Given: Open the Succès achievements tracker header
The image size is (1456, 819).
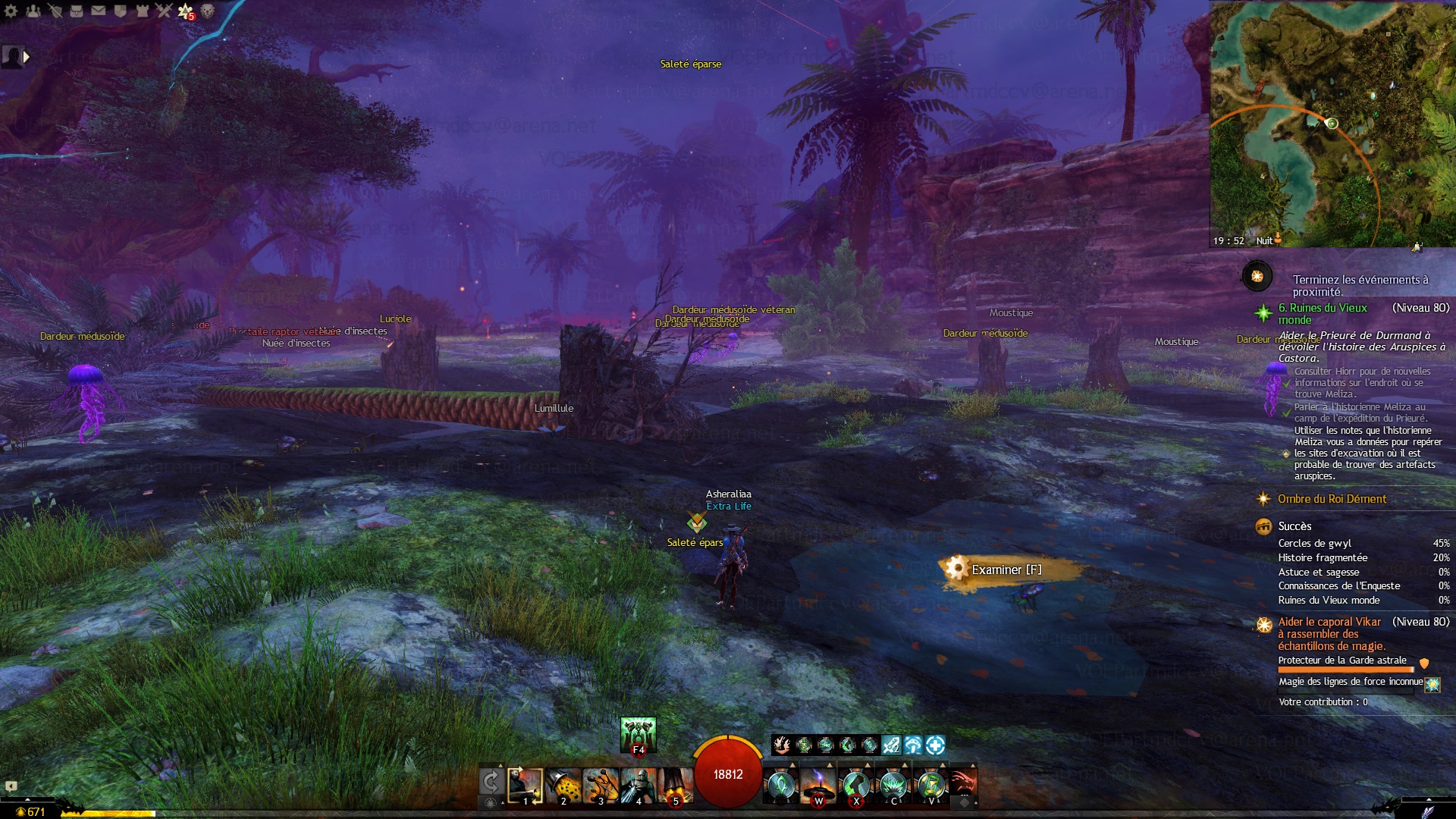Looking at the screenshot, I should tap(1294, 526).
